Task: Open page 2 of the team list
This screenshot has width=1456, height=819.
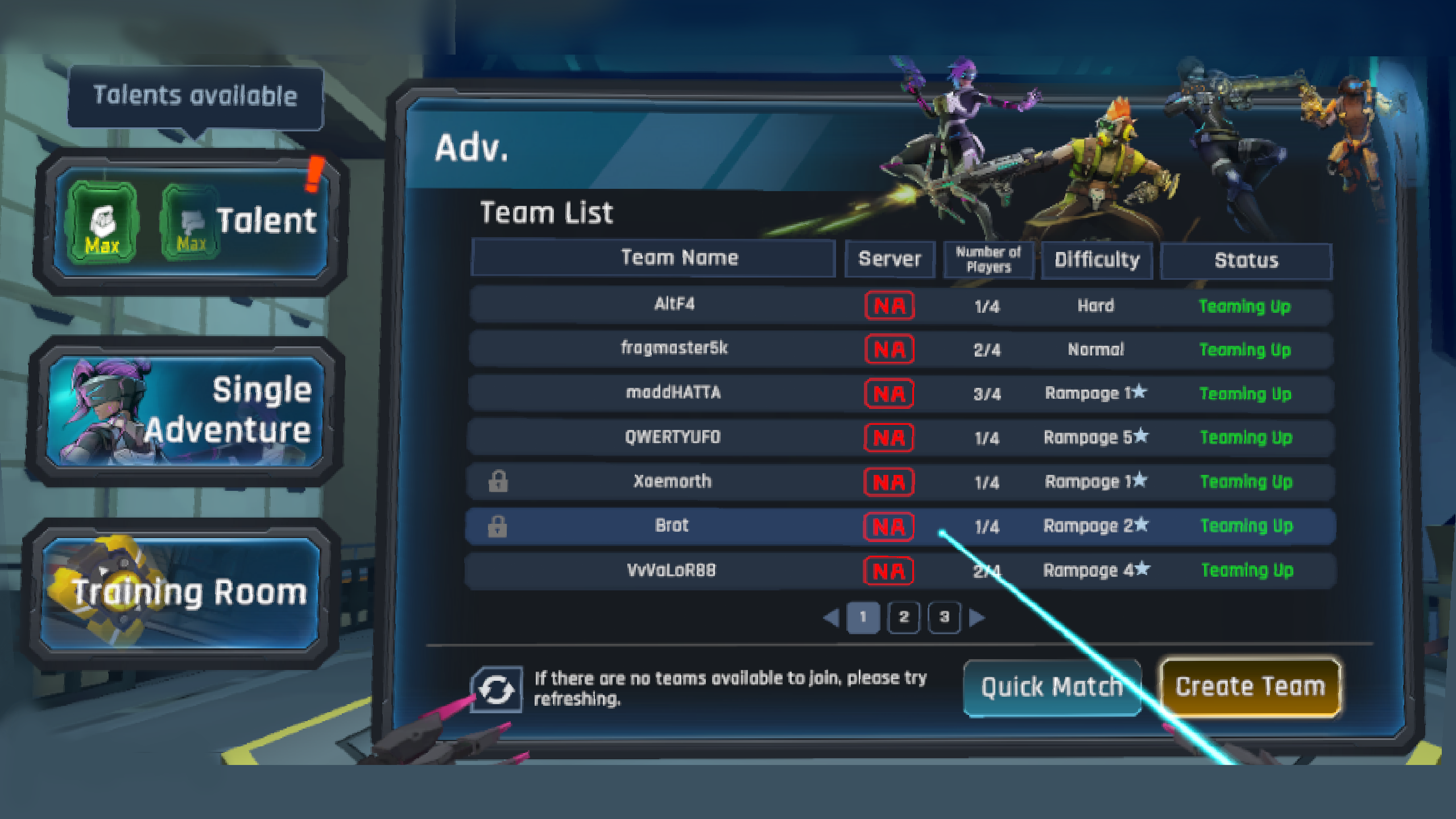Action: [904, 618]
